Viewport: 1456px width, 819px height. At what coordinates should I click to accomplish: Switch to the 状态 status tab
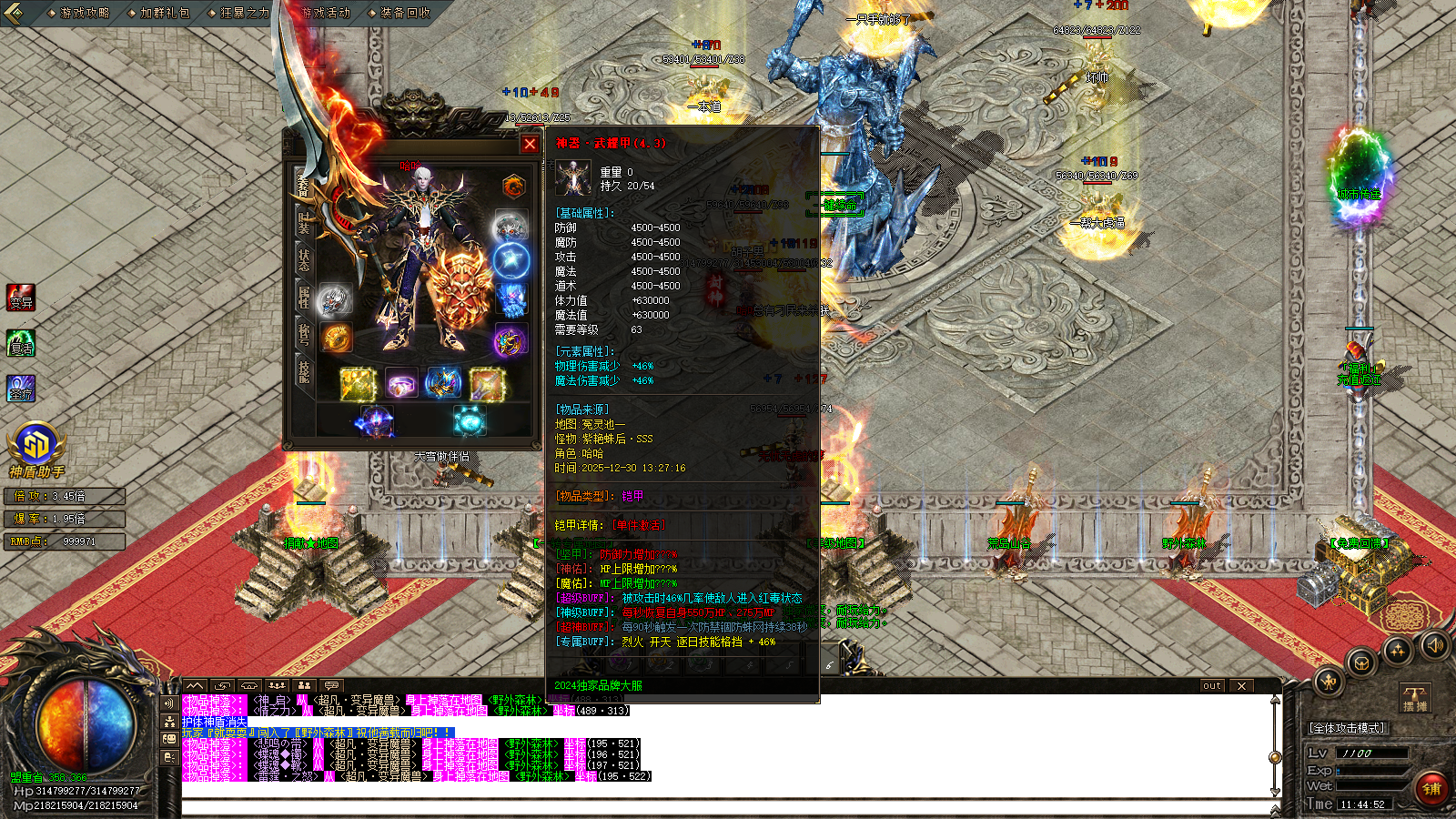[x=304, y=258]
